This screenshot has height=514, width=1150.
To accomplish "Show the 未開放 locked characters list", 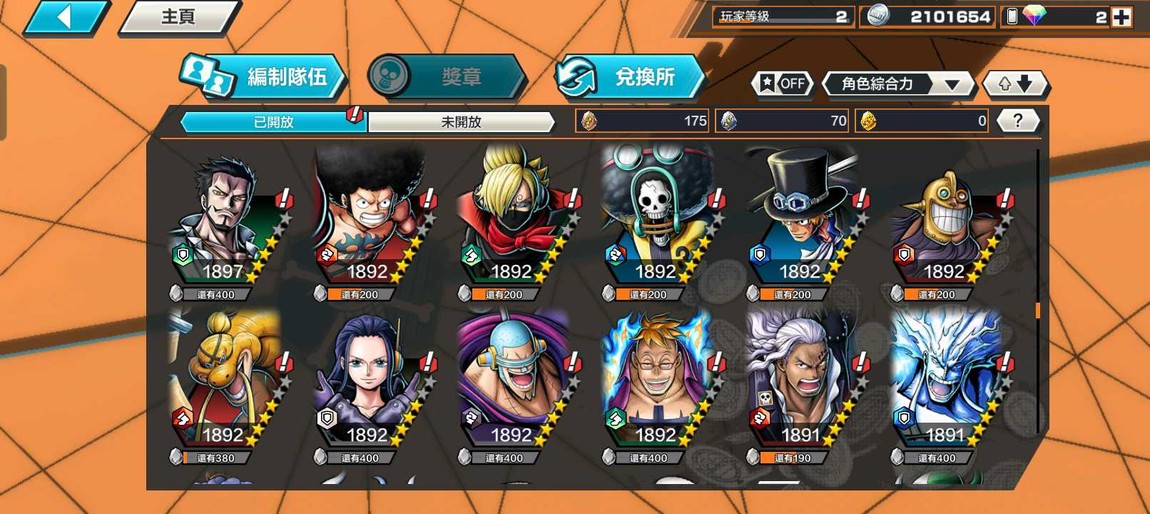I will pos(461,122).
